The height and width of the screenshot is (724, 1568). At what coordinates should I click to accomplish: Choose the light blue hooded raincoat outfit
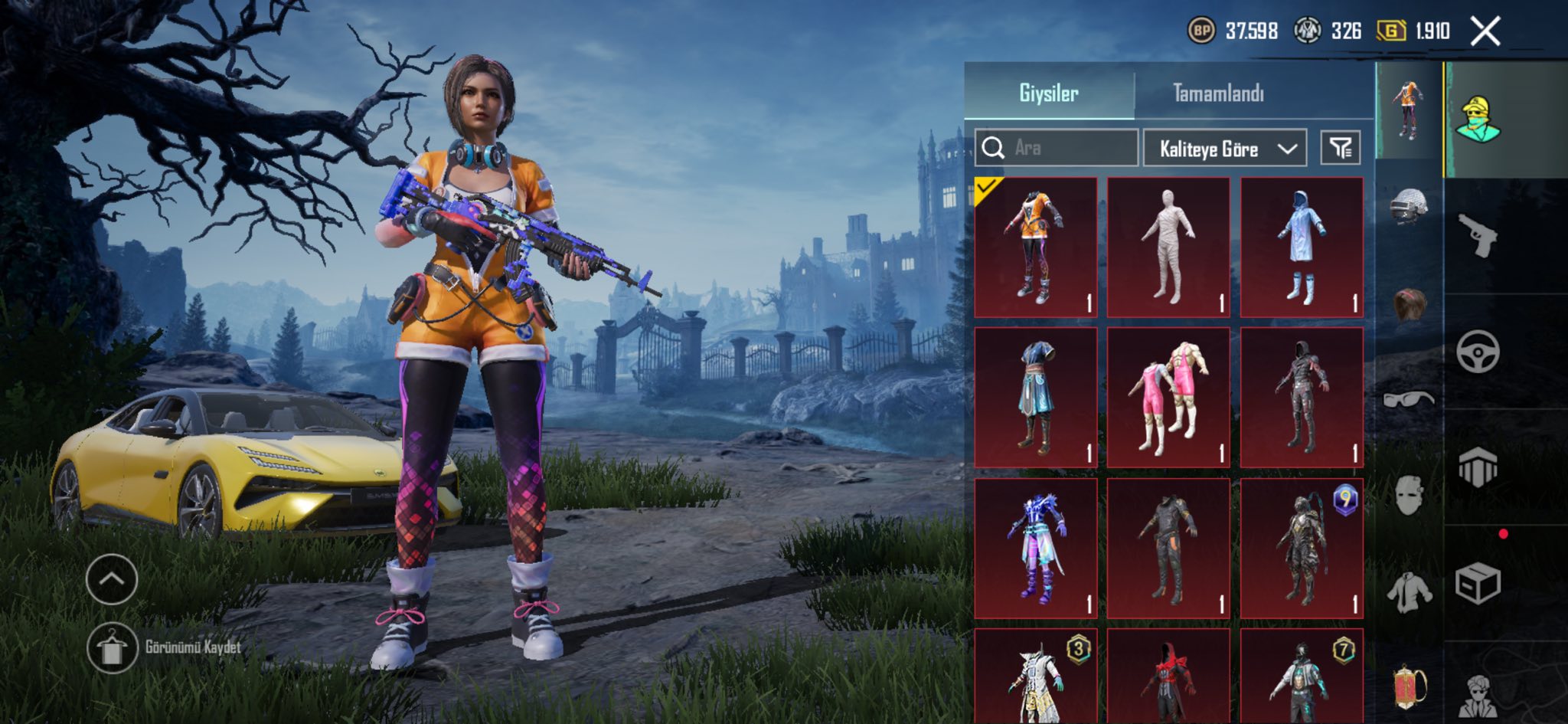click(1302, 247)
